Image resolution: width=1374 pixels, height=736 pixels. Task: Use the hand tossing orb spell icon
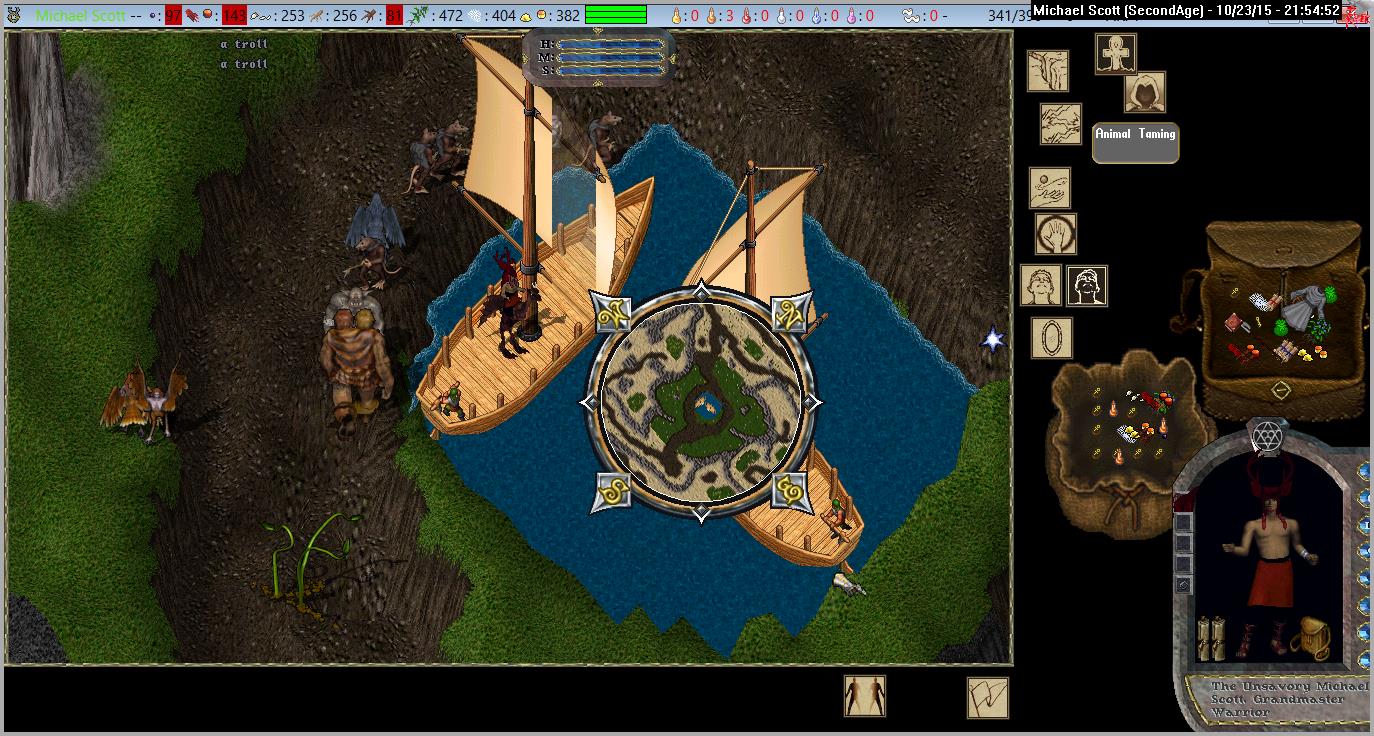pyautogui.click(x=1049, y=188)
